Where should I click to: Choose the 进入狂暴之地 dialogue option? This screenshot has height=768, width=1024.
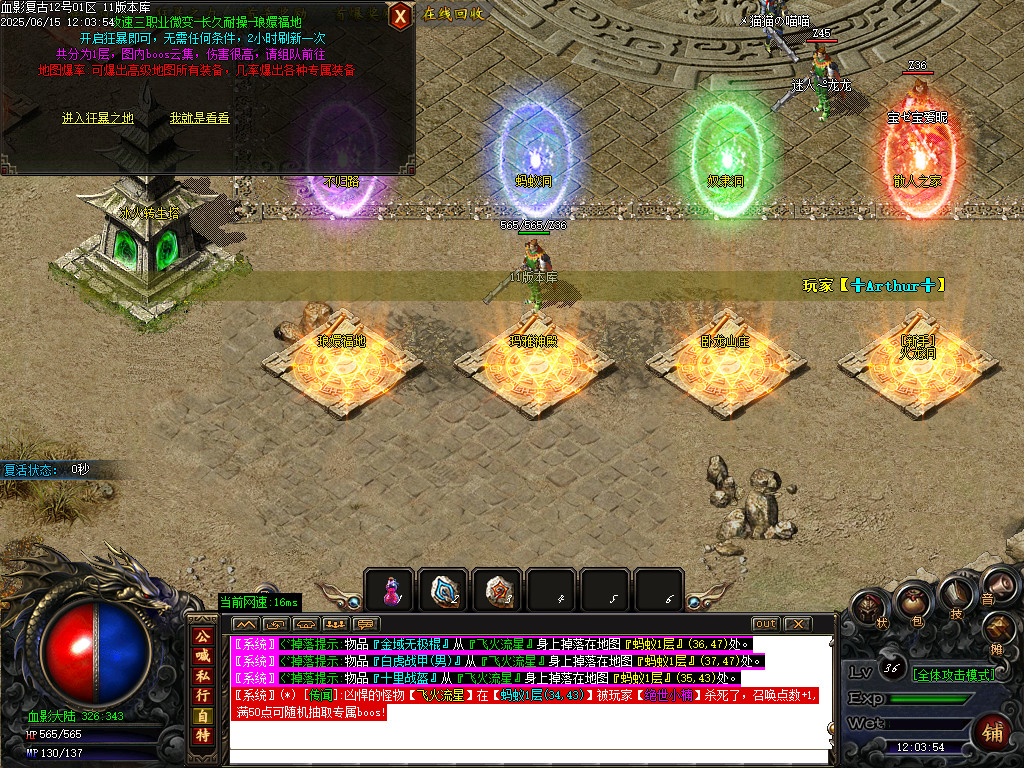(x=97, y=118)
